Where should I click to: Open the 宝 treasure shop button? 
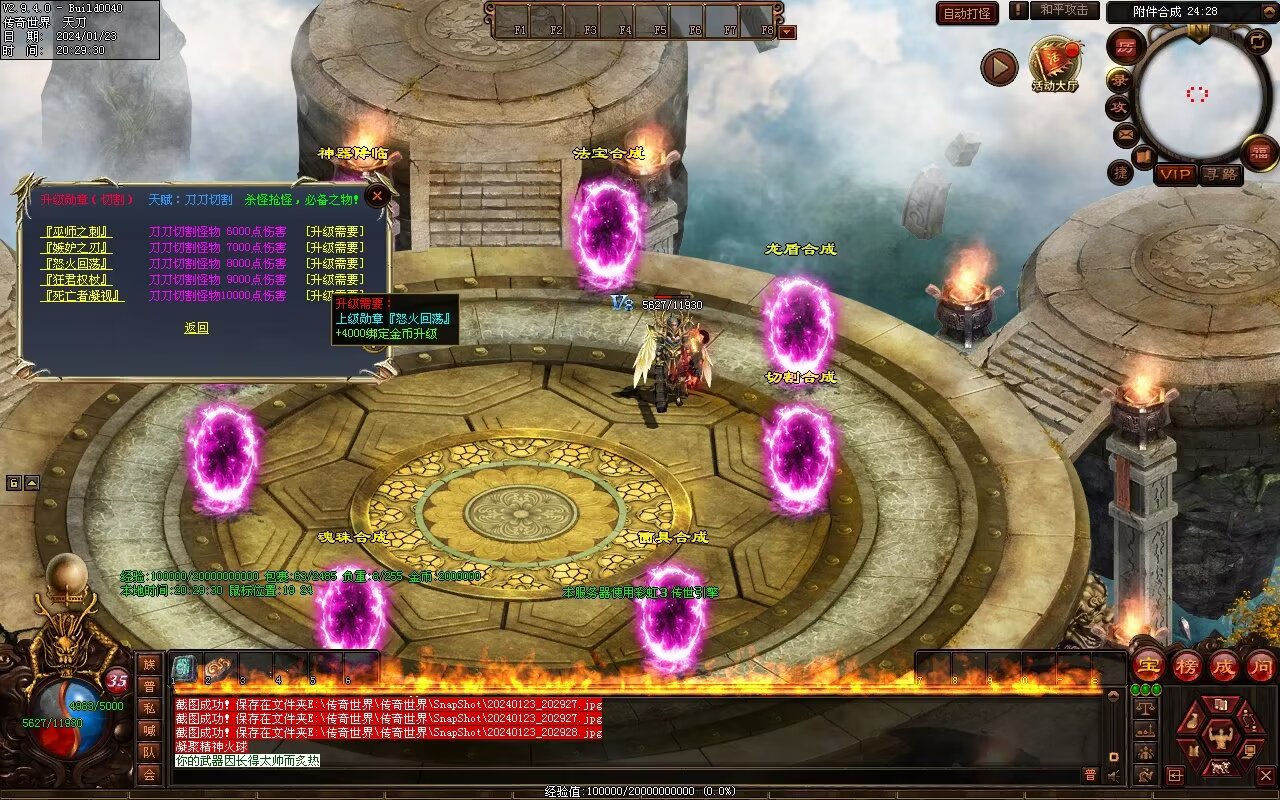1148,665
